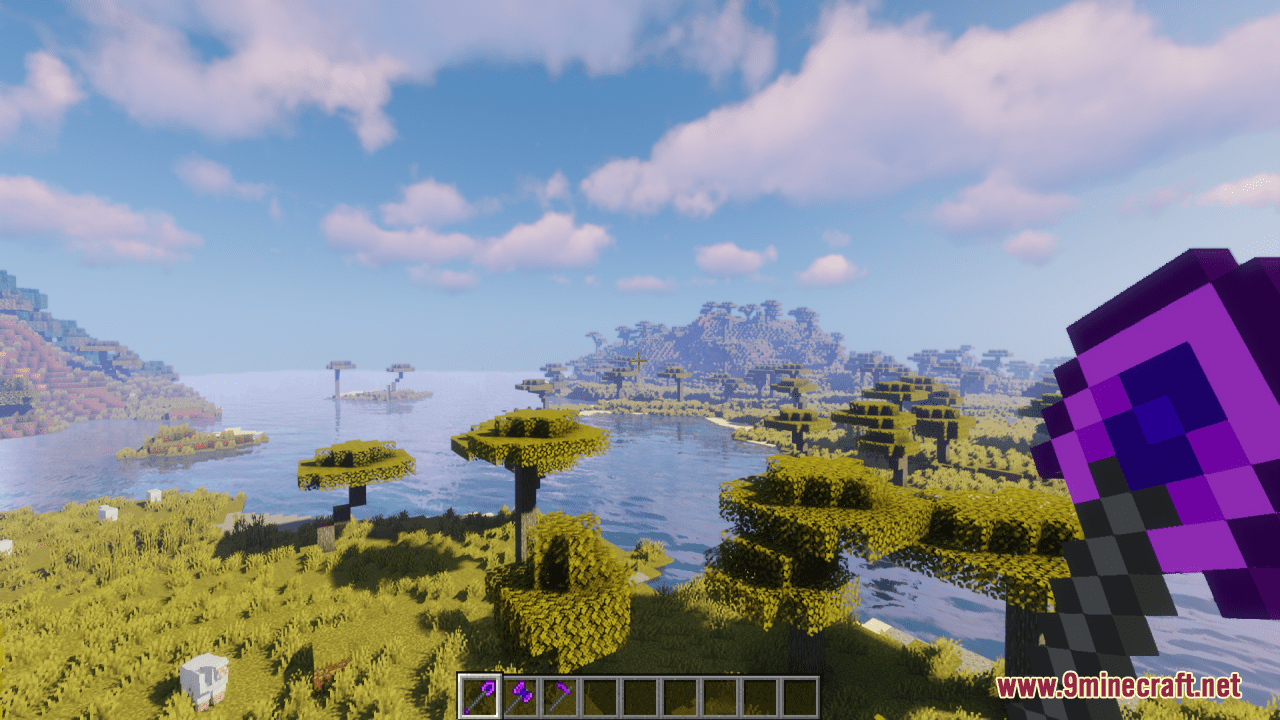Click the empty middle hotbar slot
1280x720 pixels.
pos(640,695)
